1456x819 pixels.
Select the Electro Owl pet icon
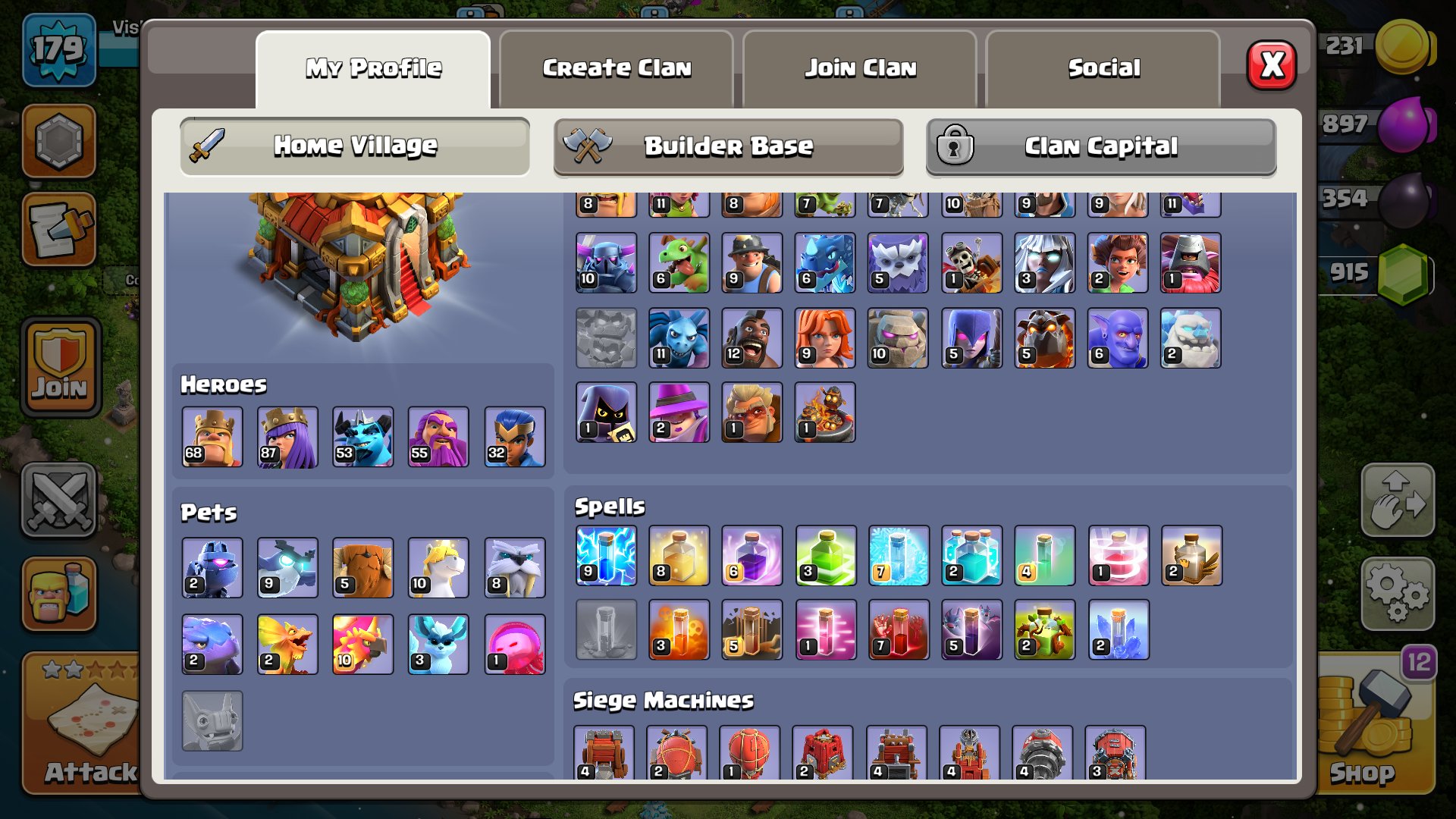point(287,567)
